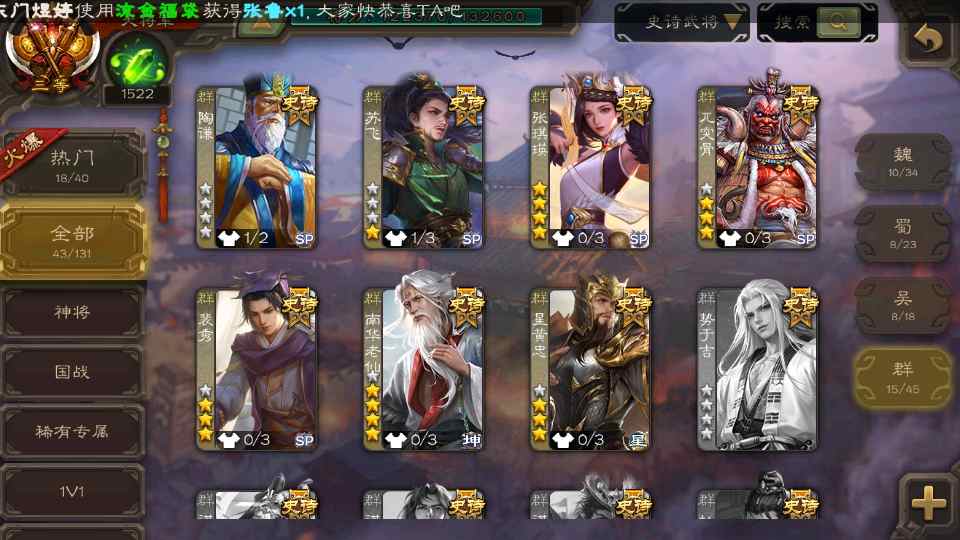960x540 pixels.
Task: Show the 稀有专属 category tab
Action: tap(72, 432)
